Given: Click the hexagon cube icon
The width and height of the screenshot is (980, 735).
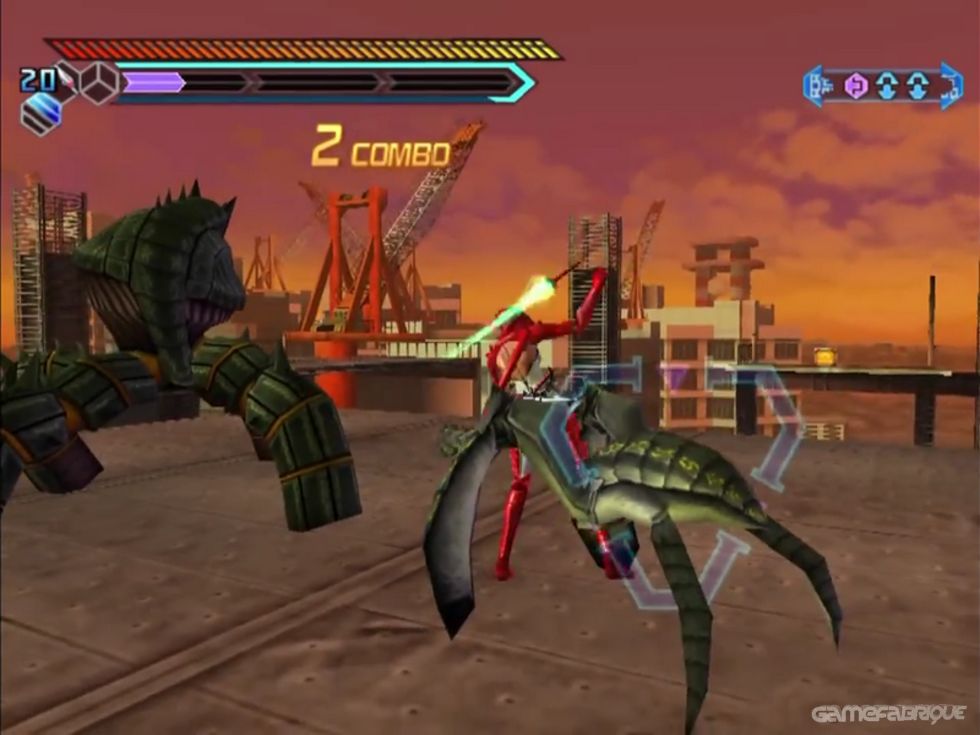Looking at the screenshot, I should pyautogui.click(x=98, y=82).
